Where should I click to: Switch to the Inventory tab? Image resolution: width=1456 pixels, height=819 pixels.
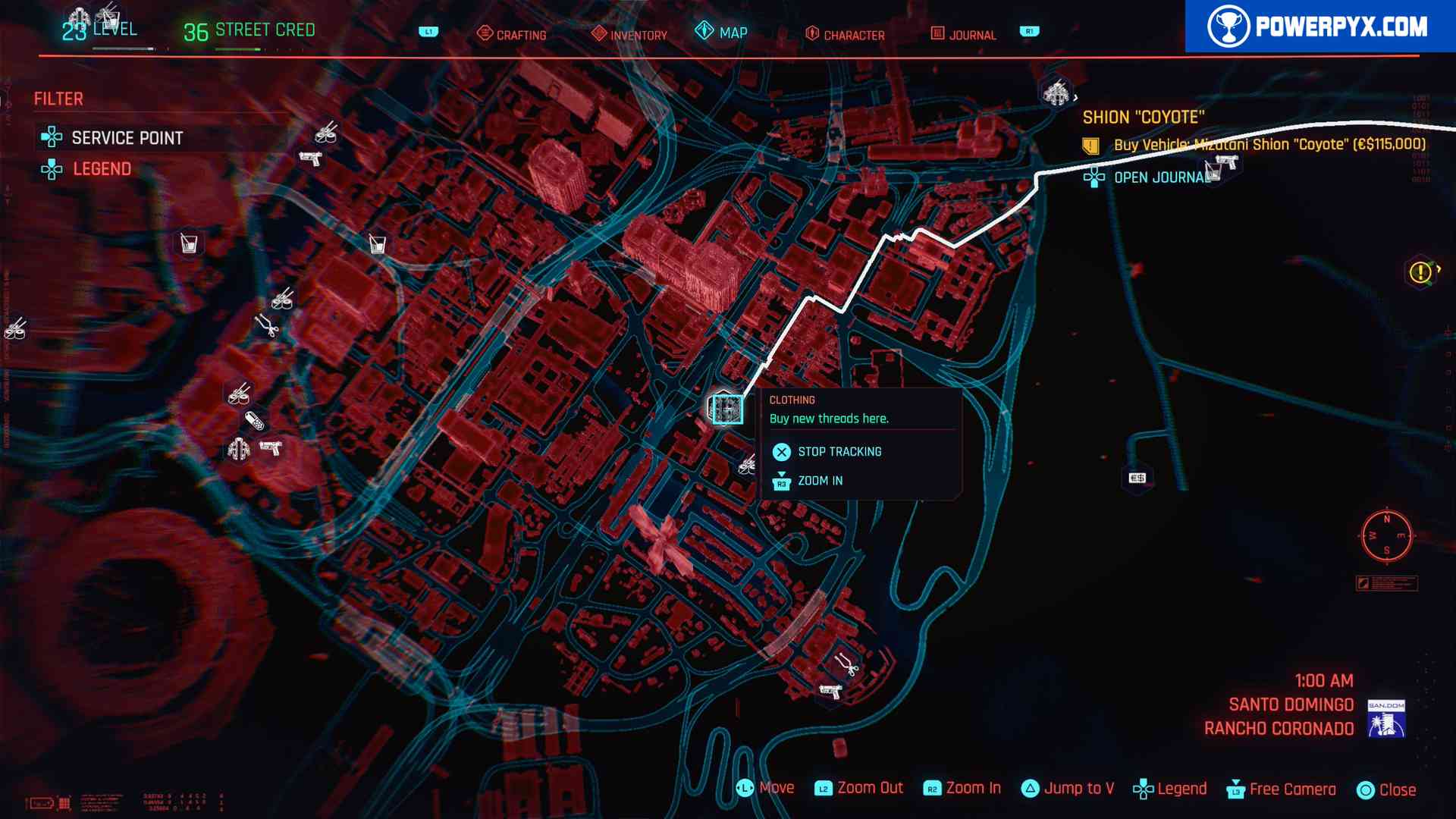[x=629, y=34]
